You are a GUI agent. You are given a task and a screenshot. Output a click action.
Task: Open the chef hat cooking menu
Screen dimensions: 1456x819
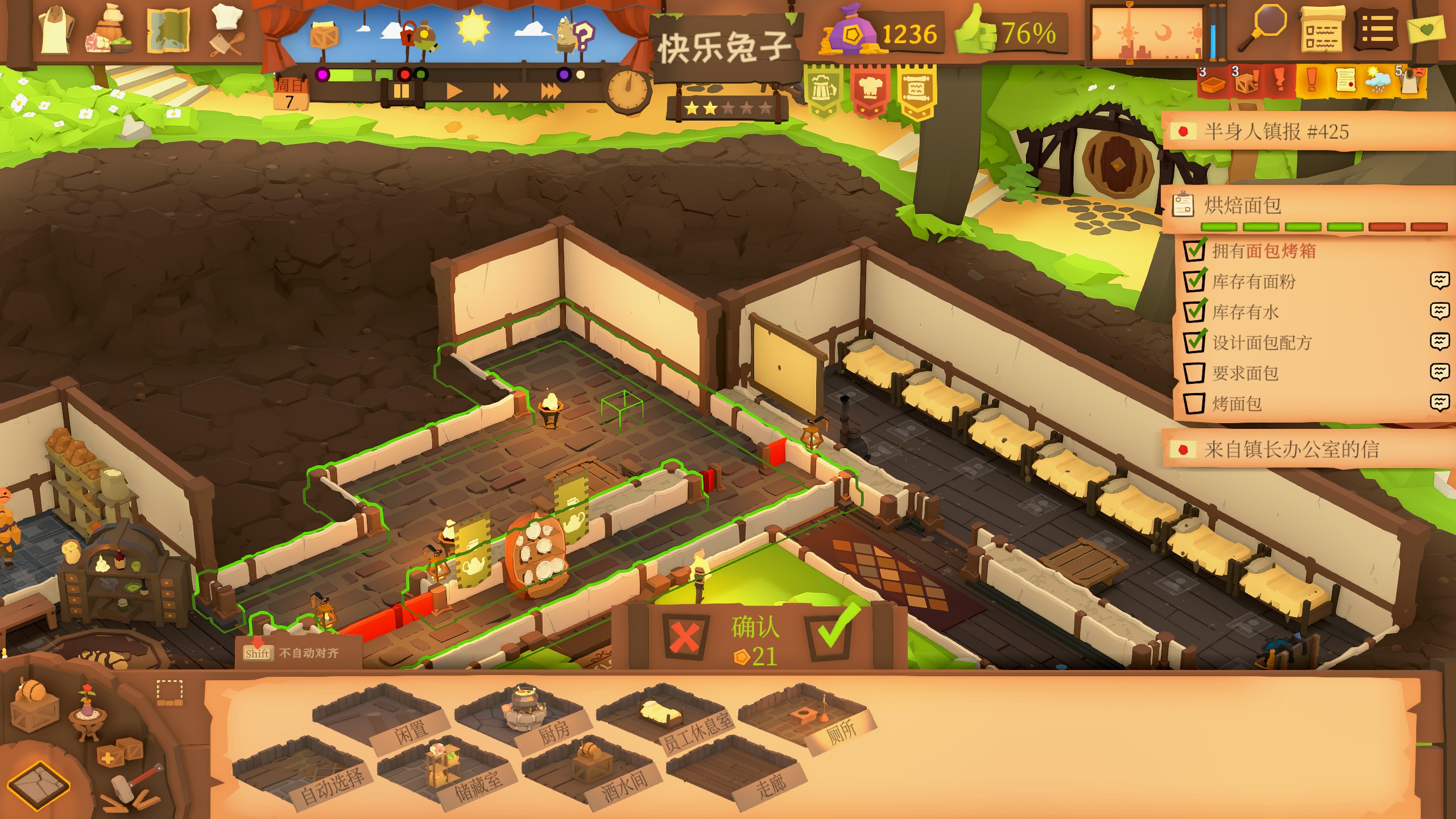(x=227, y=31)
